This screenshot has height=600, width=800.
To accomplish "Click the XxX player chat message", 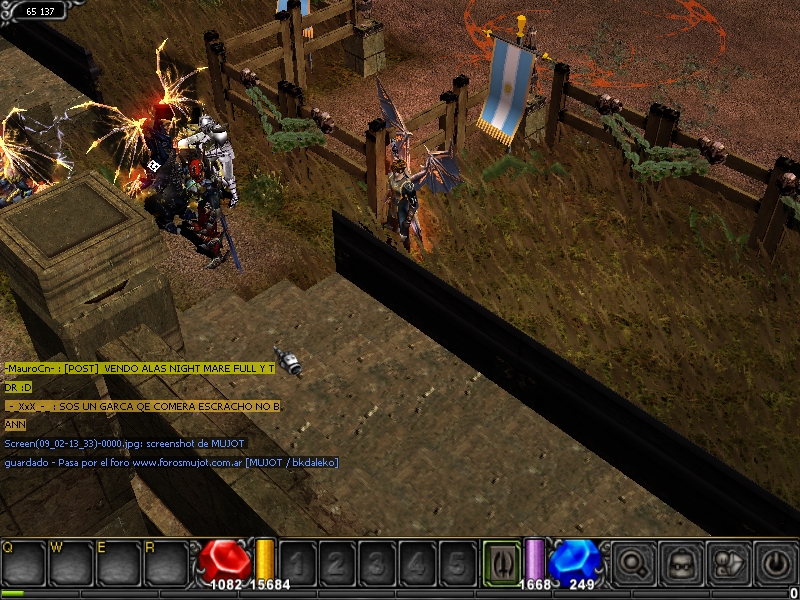I will point(143,406).
